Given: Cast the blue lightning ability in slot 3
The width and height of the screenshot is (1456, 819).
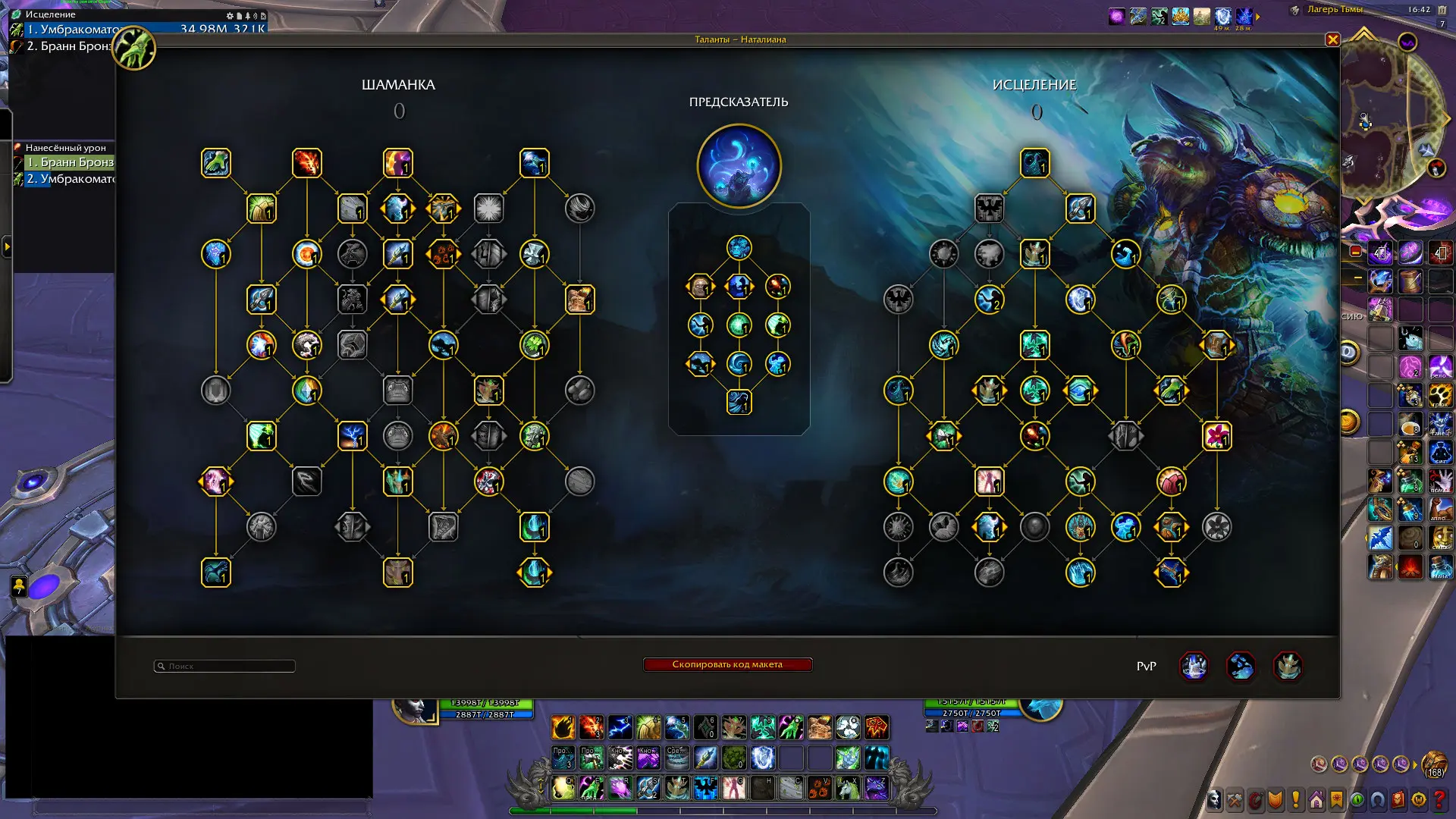Looking at the screenshot, I should point(620,727).
